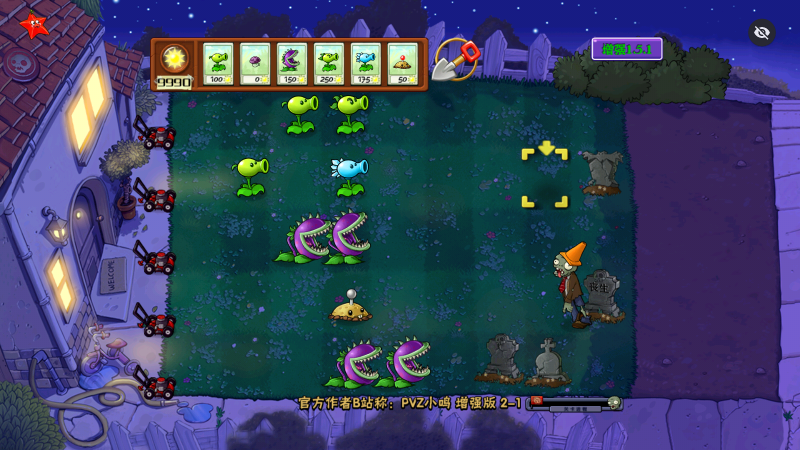Pick the Snow Pea seed packet
Image resolution: width=800 pixels, height=450 pixels.
coord(366,64)
